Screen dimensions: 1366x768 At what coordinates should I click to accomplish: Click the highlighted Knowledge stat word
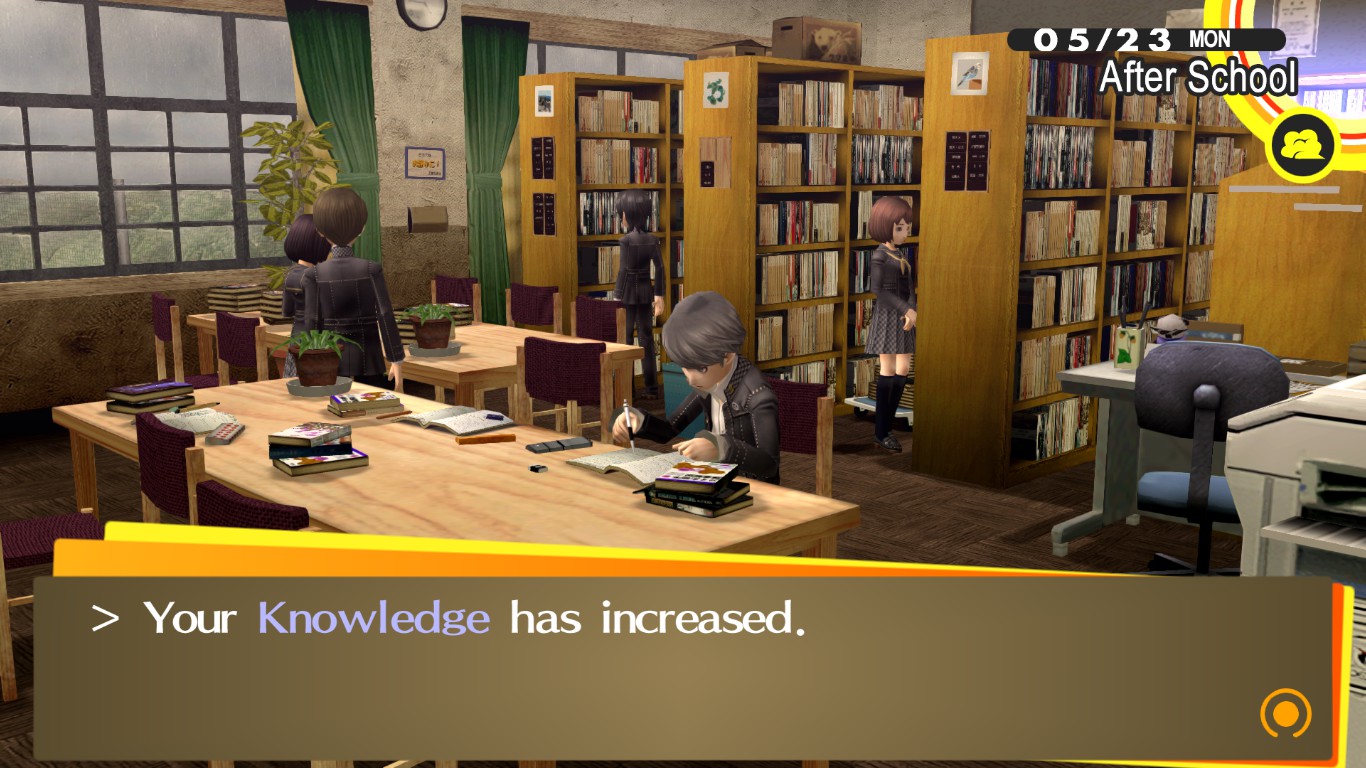point(372,617)
